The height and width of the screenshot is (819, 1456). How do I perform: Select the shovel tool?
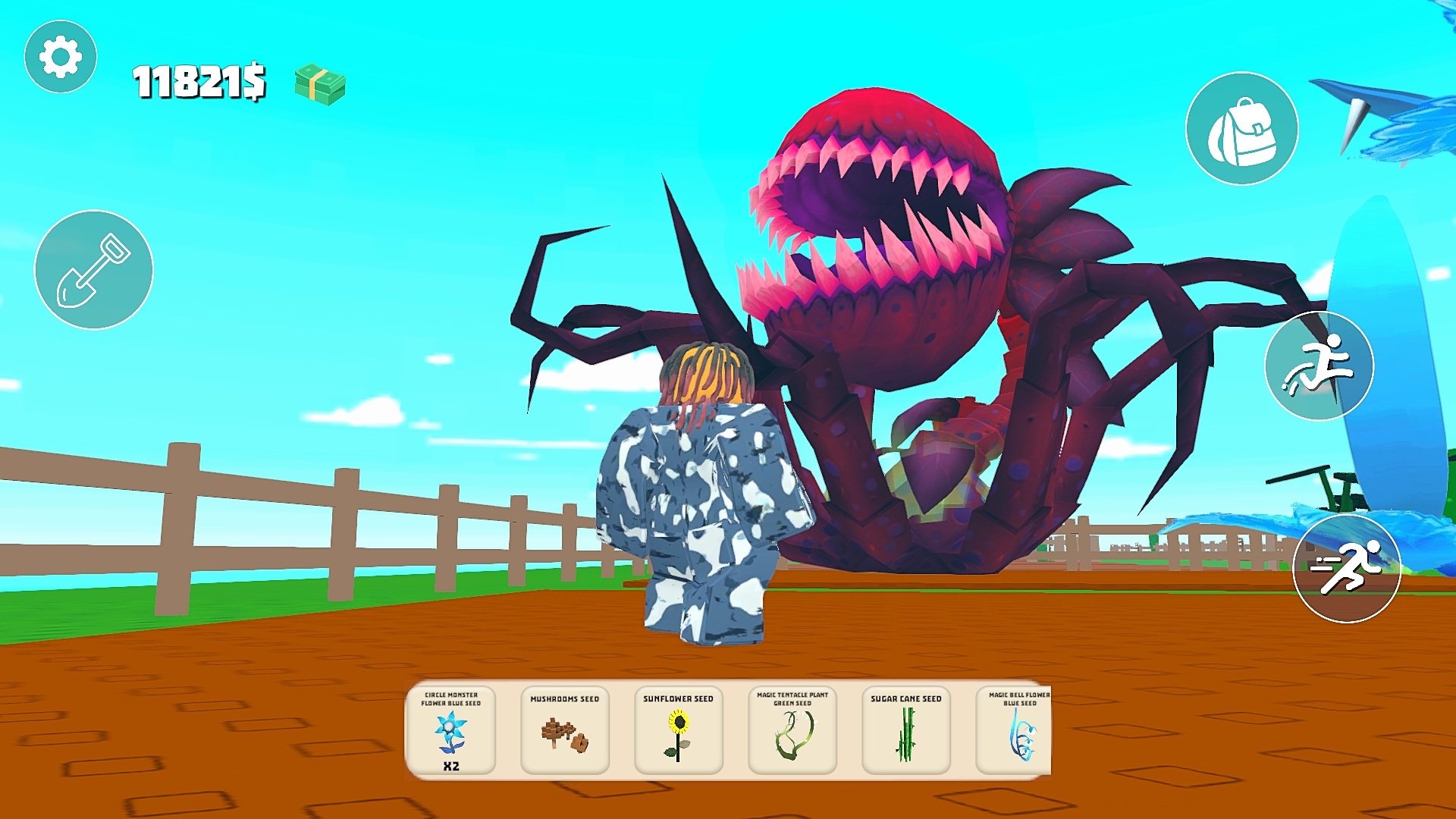click(93, 269)
